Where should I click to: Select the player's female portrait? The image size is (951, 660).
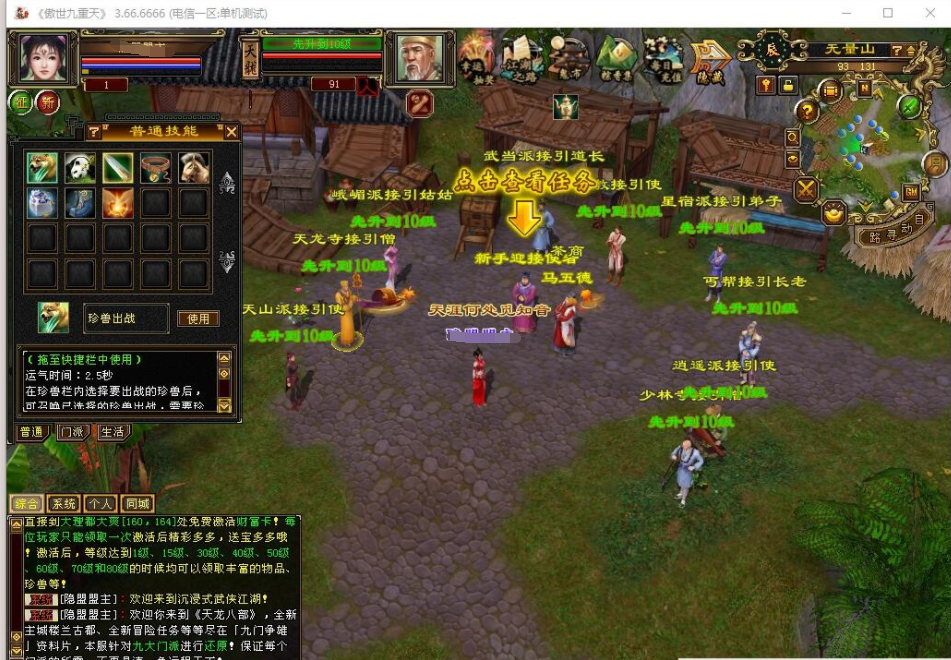tap(41, 59)
